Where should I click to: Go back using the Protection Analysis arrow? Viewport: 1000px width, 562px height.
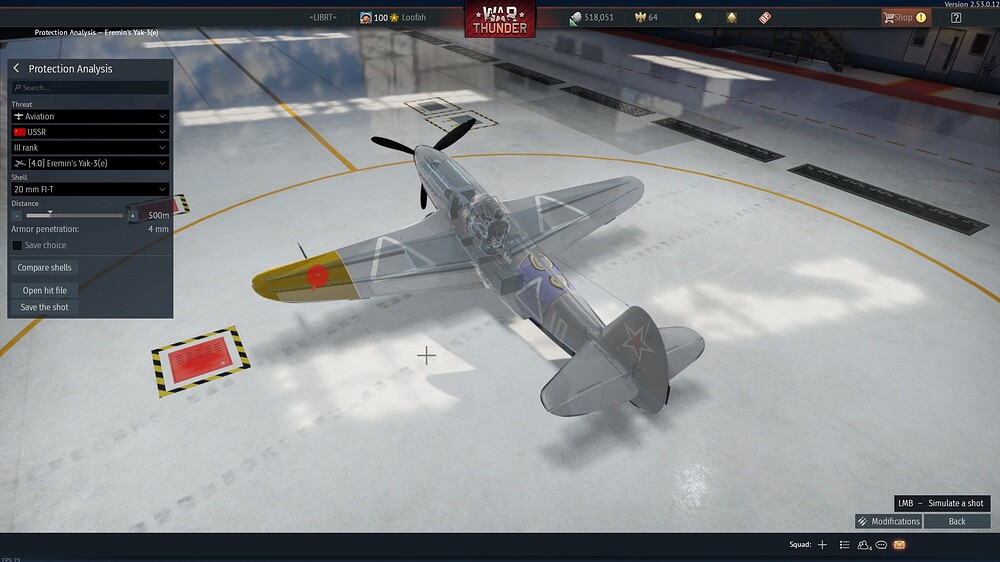16,69
